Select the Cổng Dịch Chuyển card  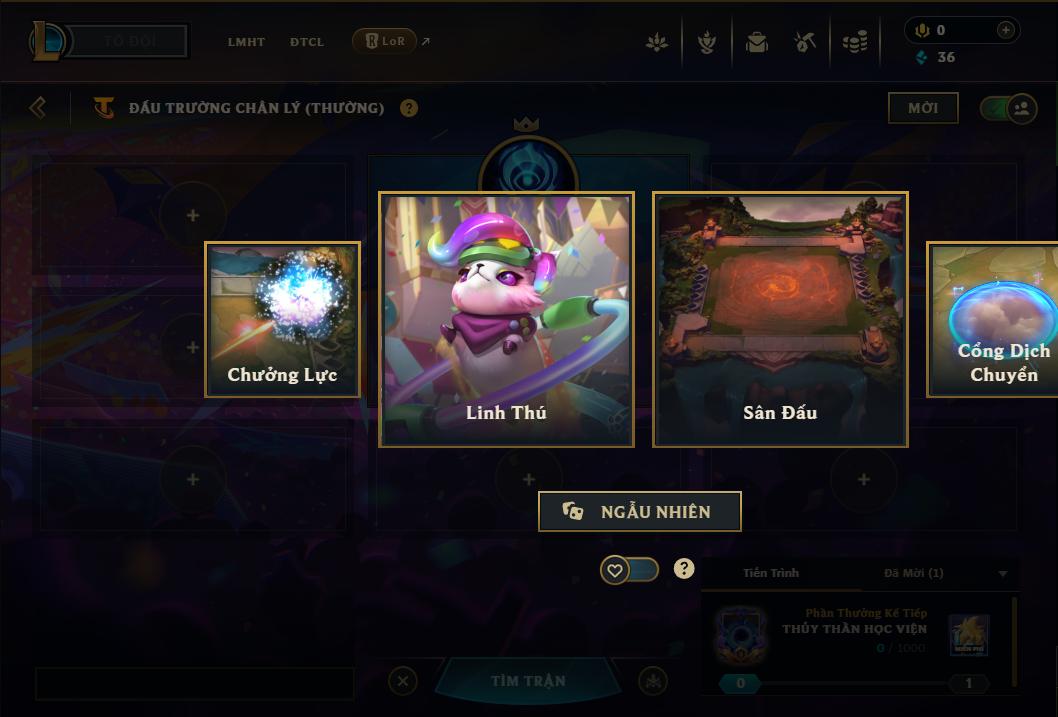994,319
